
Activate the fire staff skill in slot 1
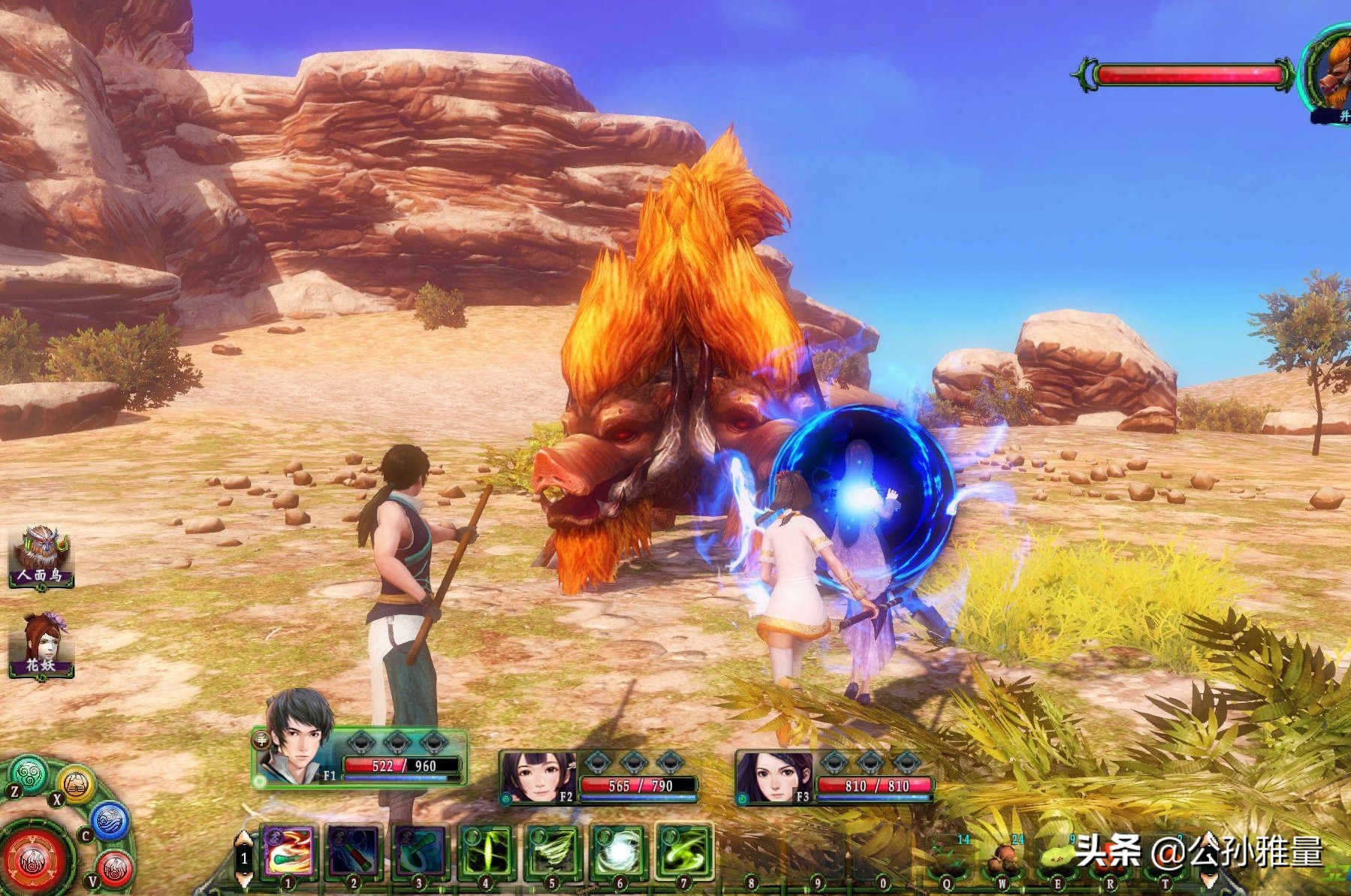pos(288,852)
